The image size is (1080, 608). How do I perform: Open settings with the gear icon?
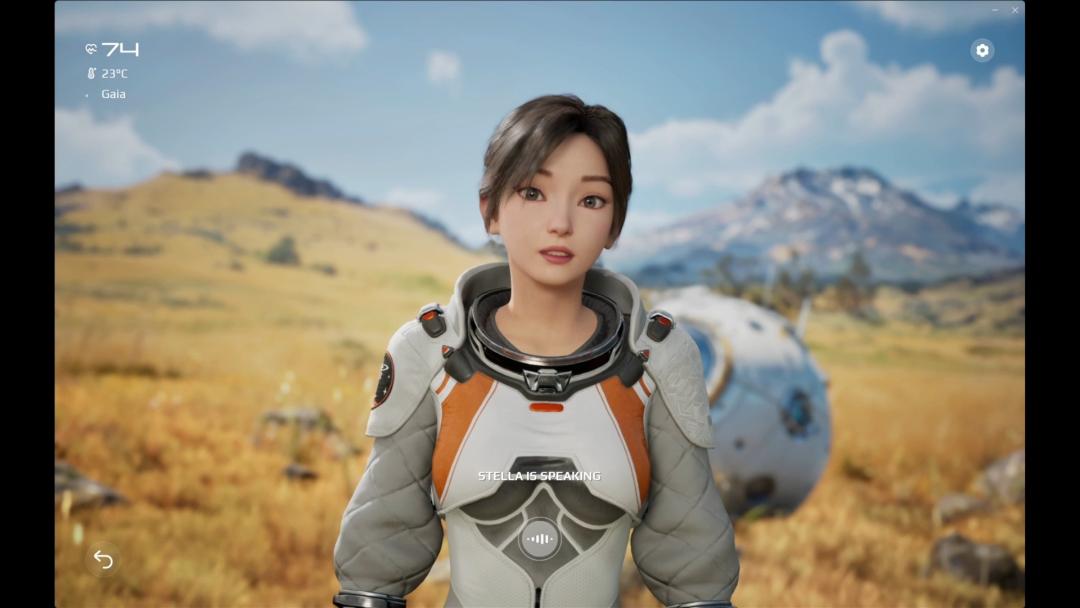[982, 50]
